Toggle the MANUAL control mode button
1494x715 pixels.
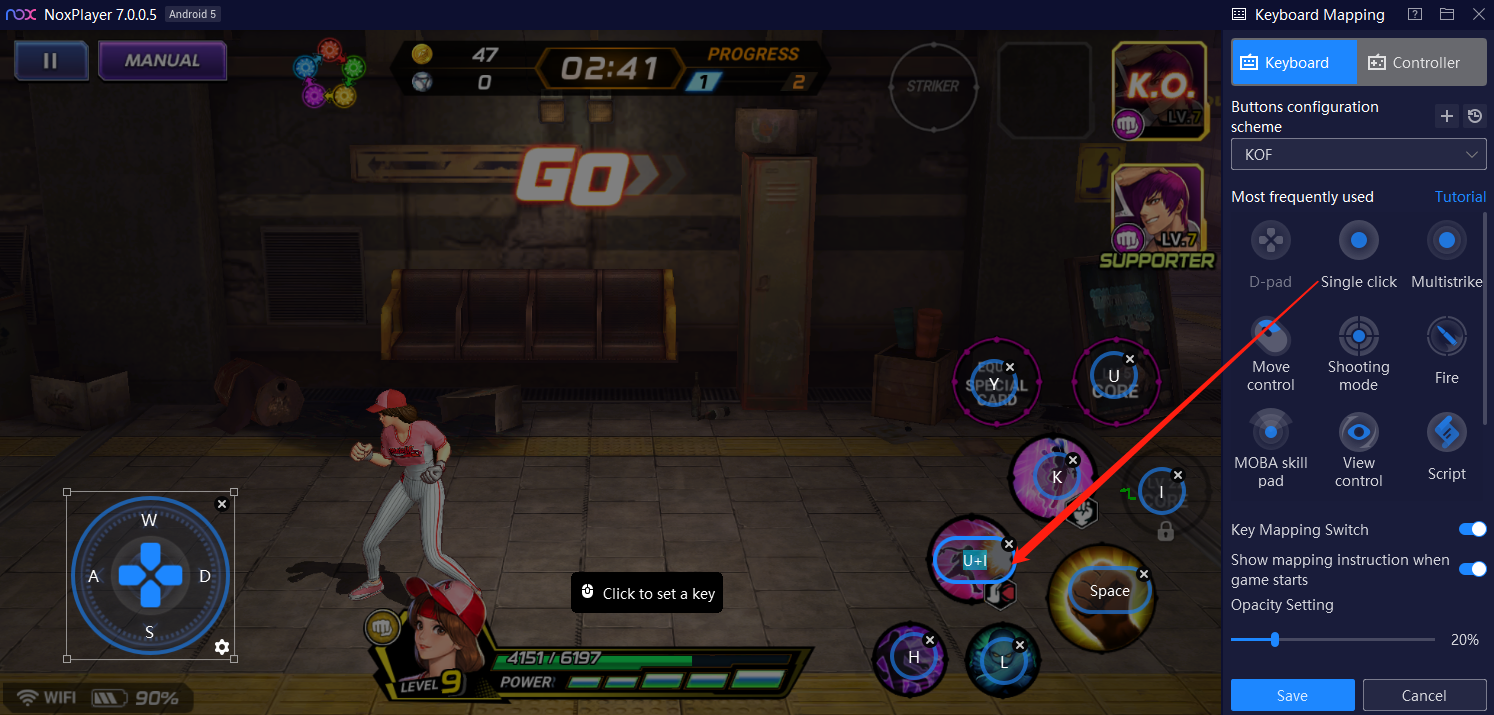[x=162, y=61]
